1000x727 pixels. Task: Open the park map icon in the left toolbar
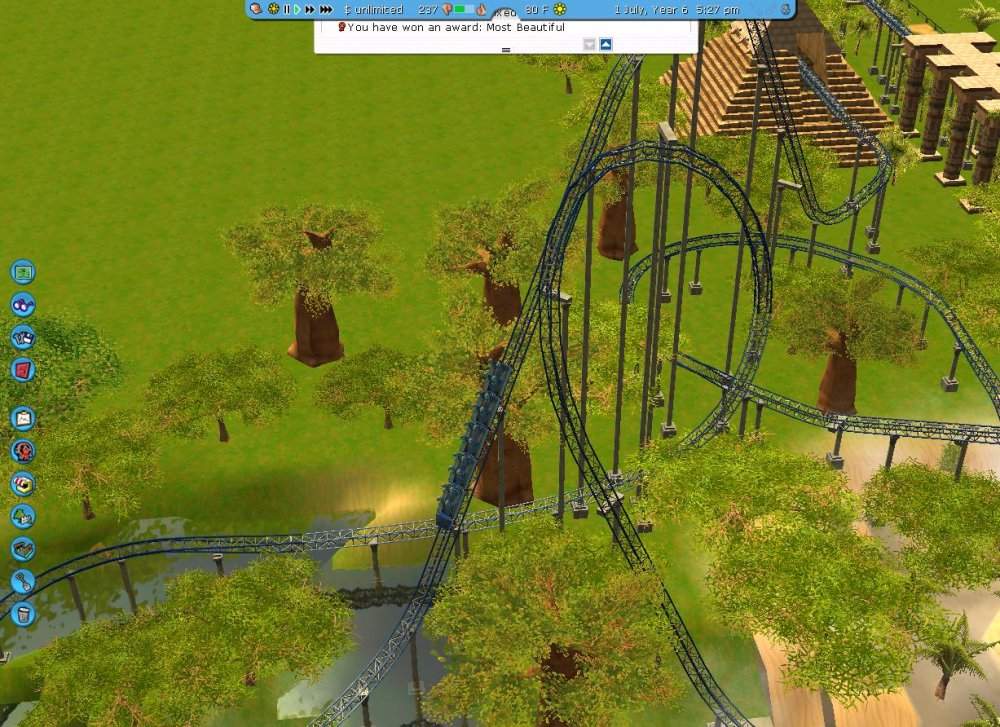point(23,272)
